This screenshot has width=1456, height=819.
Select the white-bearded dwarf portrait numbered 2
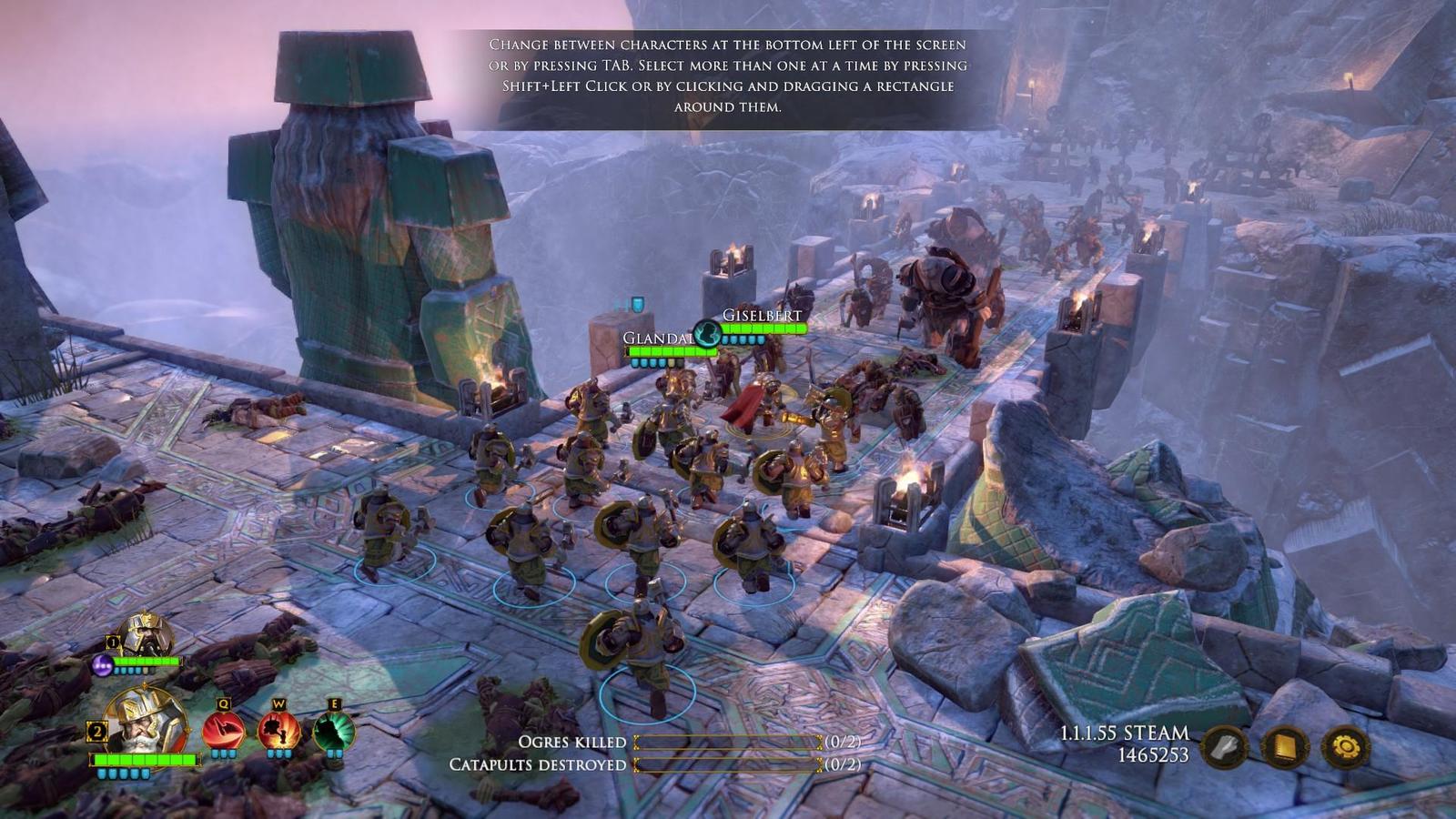pos(146,721)
